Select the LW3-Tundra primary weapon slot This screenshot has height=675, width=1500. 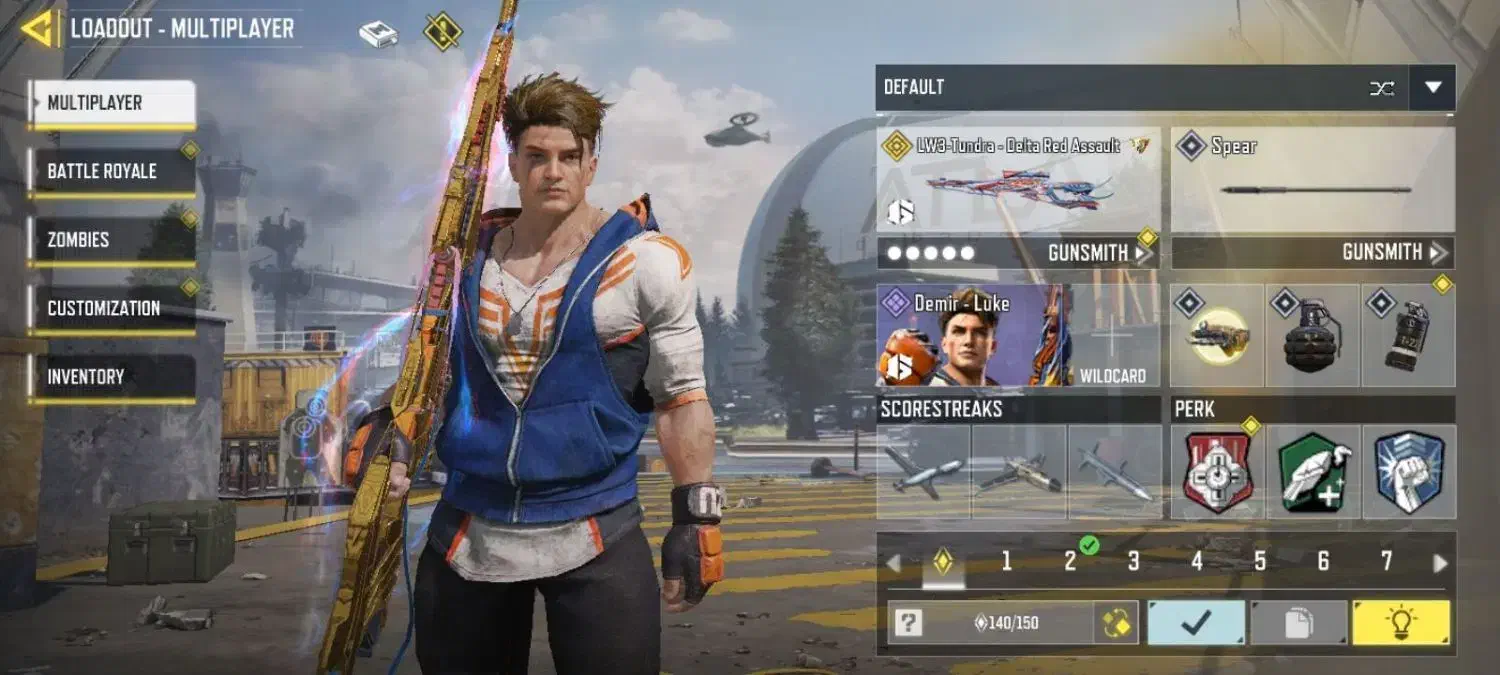1018,182
